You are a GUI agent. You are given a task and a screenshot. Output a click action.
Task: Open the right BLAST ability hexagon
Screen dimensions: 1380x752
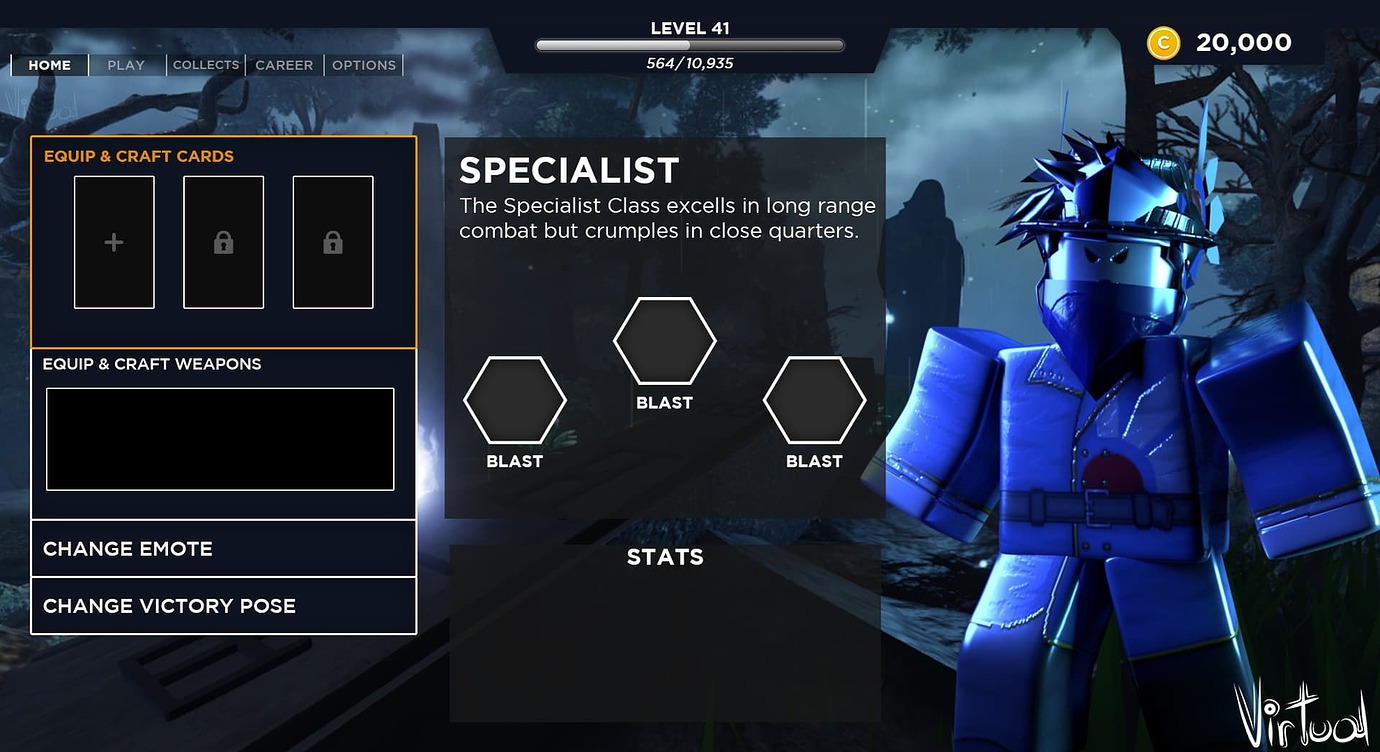tap(814, 400)
